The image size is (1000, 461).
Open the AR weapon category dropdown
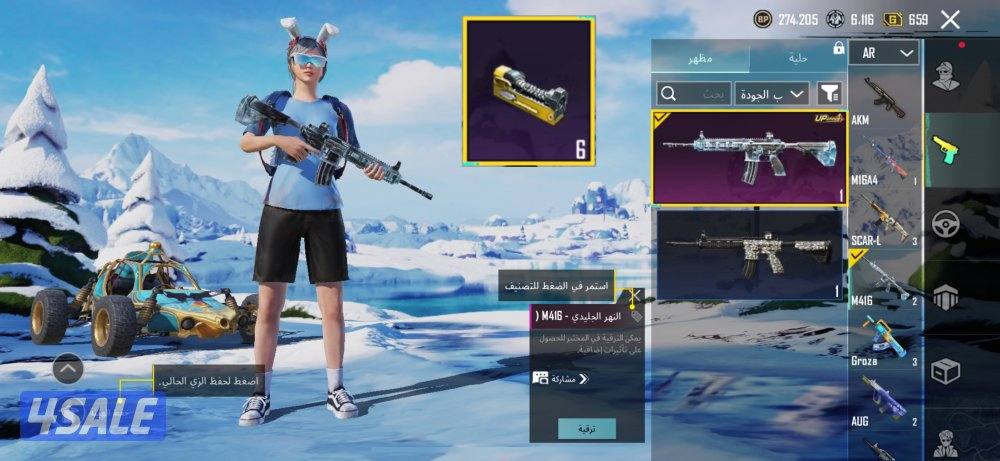(x=884, y=53)
